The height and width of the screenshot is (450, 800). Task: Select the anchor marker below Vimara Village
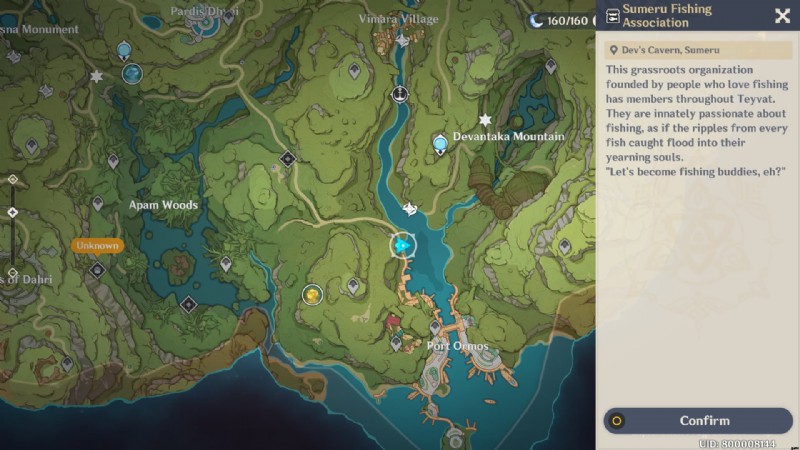[399, 94]
